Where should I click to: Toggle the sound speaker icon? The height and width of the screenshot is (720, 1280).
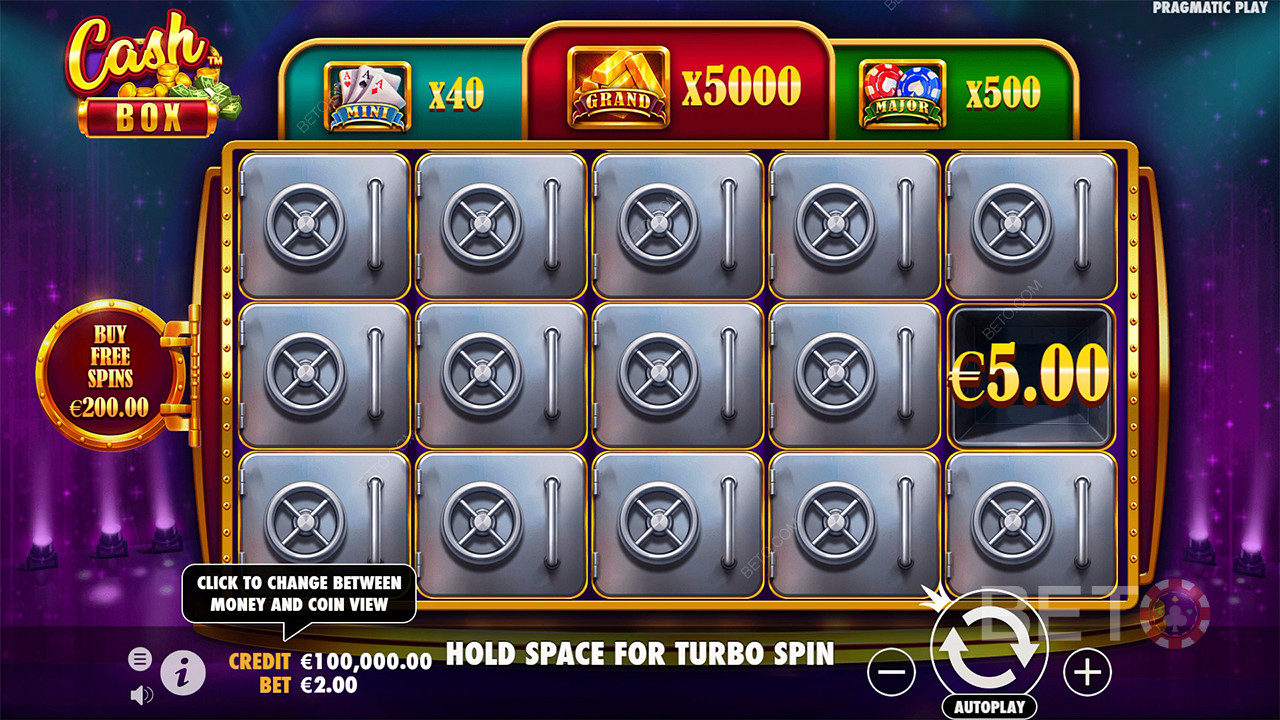click(141, 694)
